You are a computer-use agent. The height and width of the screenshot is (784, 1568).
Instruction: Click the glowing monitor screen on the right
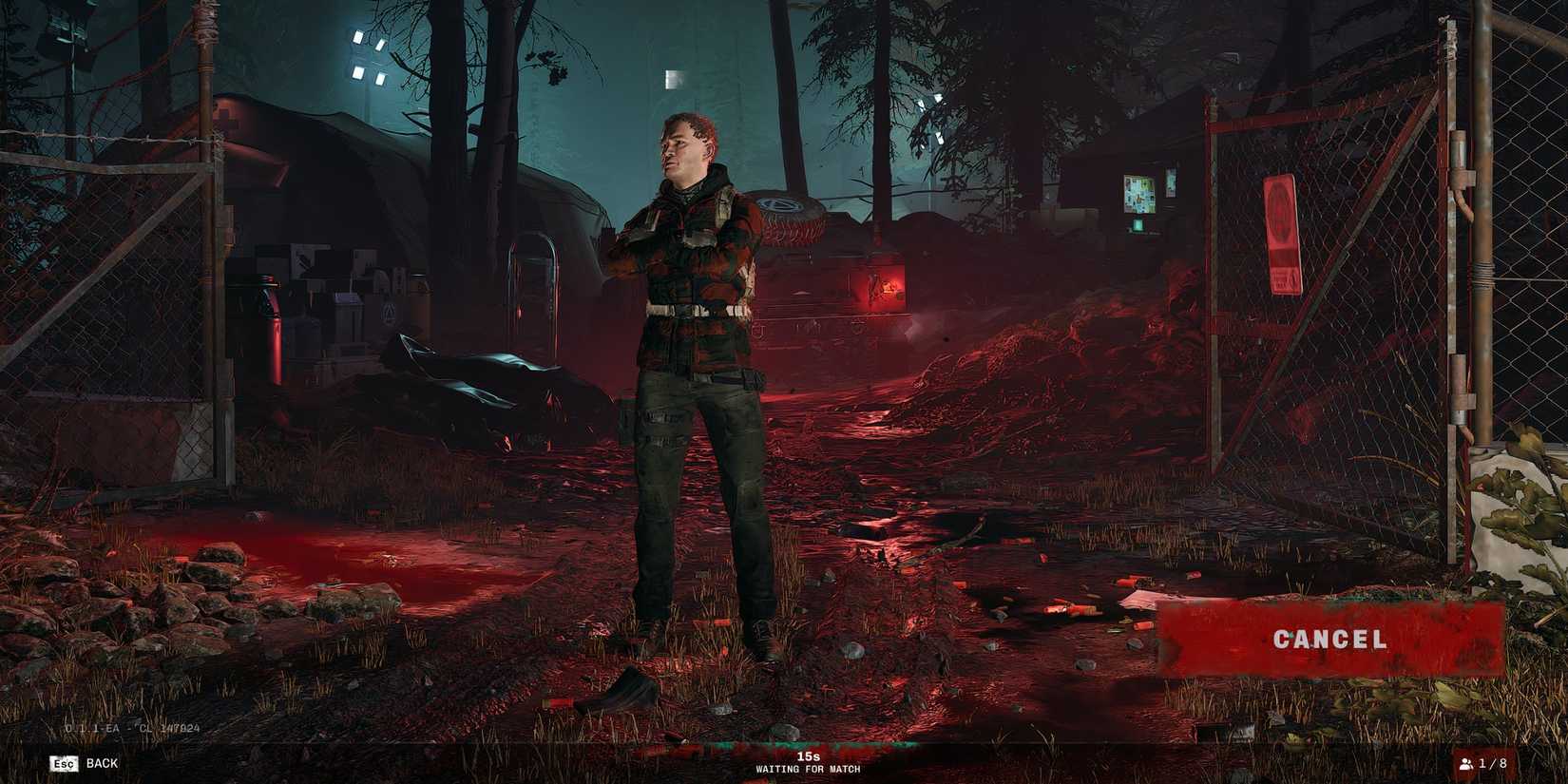click(1139, 193)
